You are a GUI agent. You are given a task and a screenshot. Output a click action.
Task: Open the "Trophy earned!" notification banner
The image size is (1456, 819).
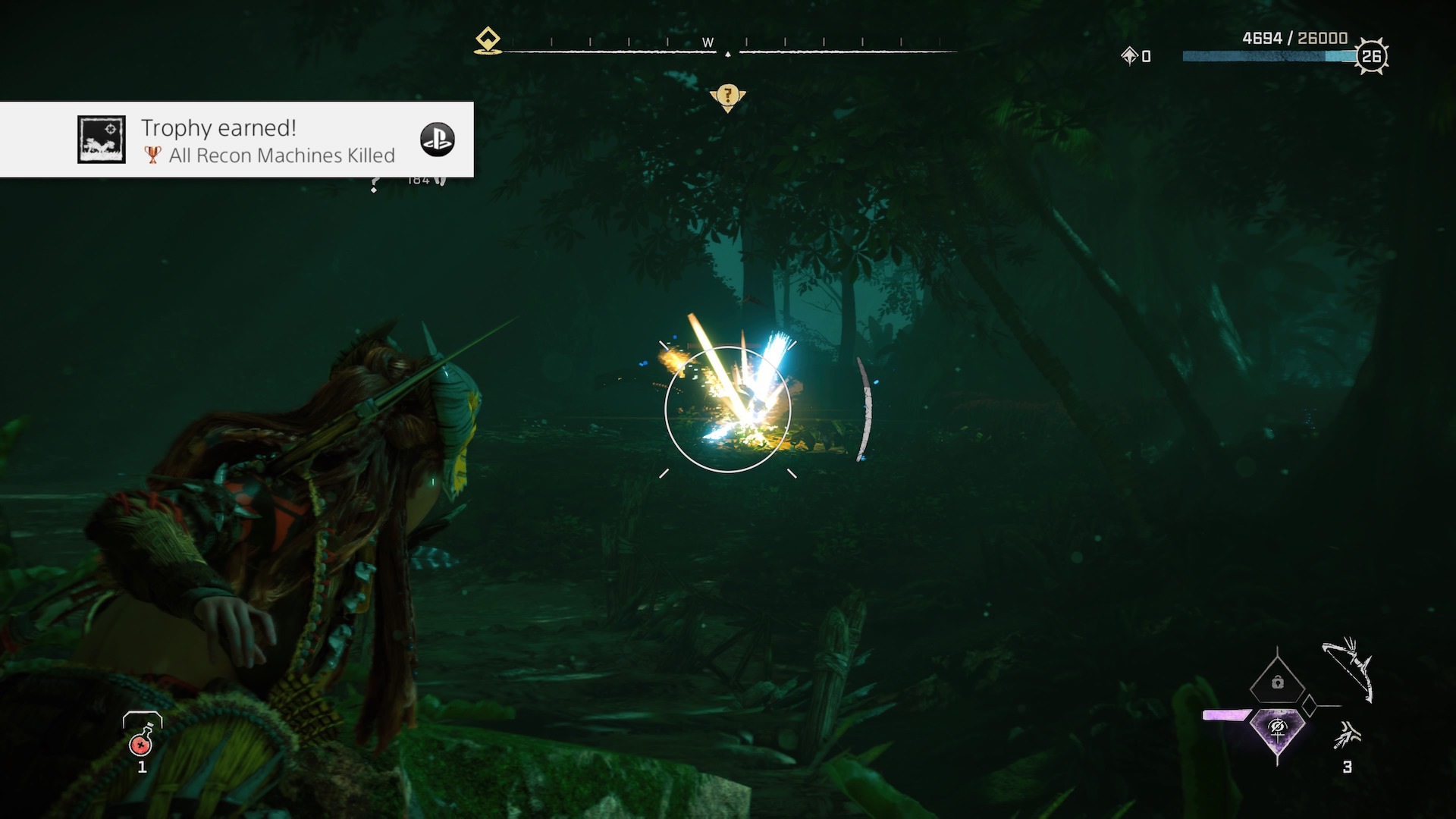237,140
